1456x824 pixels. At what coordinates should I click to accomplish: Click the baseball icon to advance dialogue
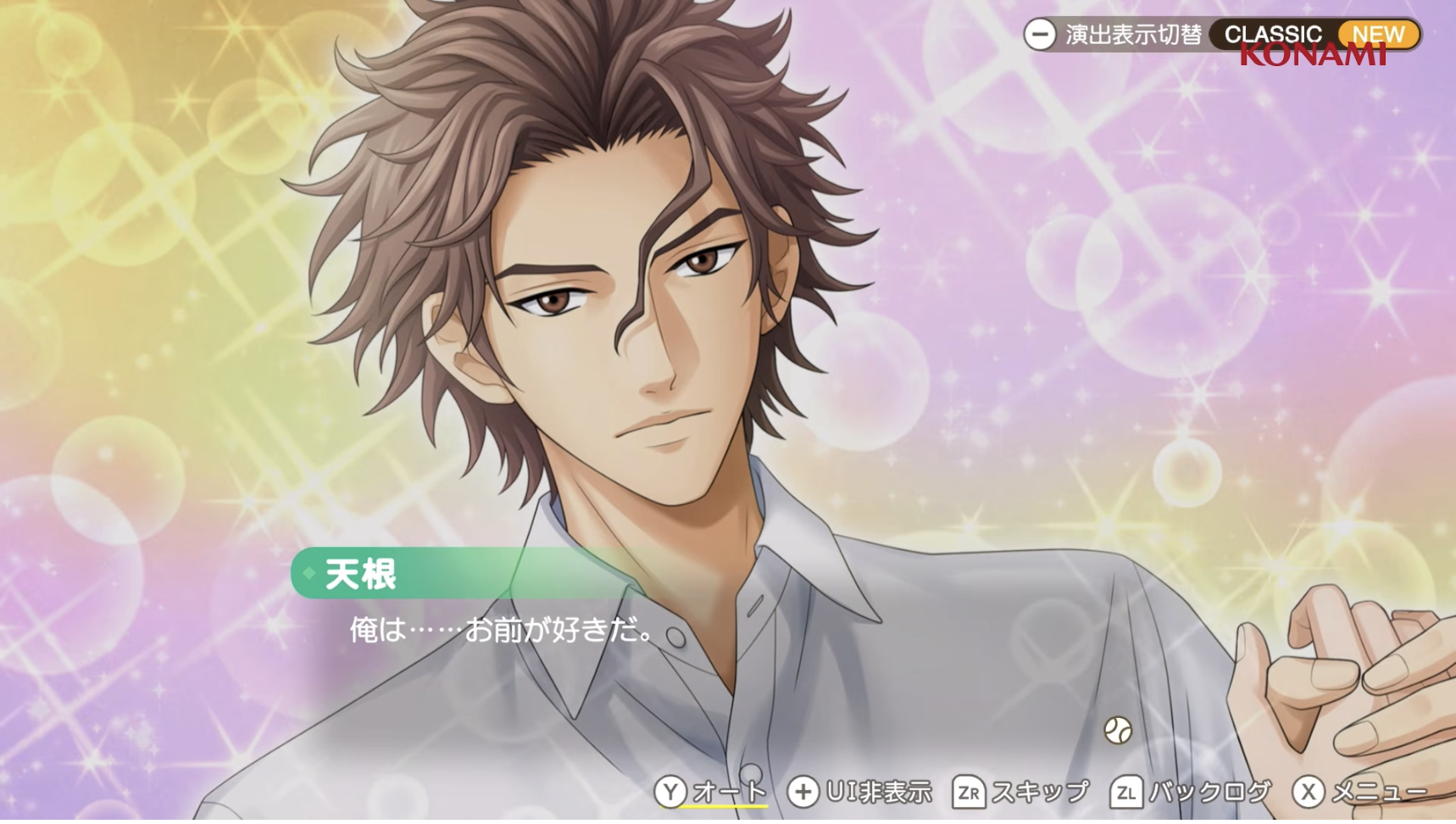pyautogui.click(x=1118, y=730)
